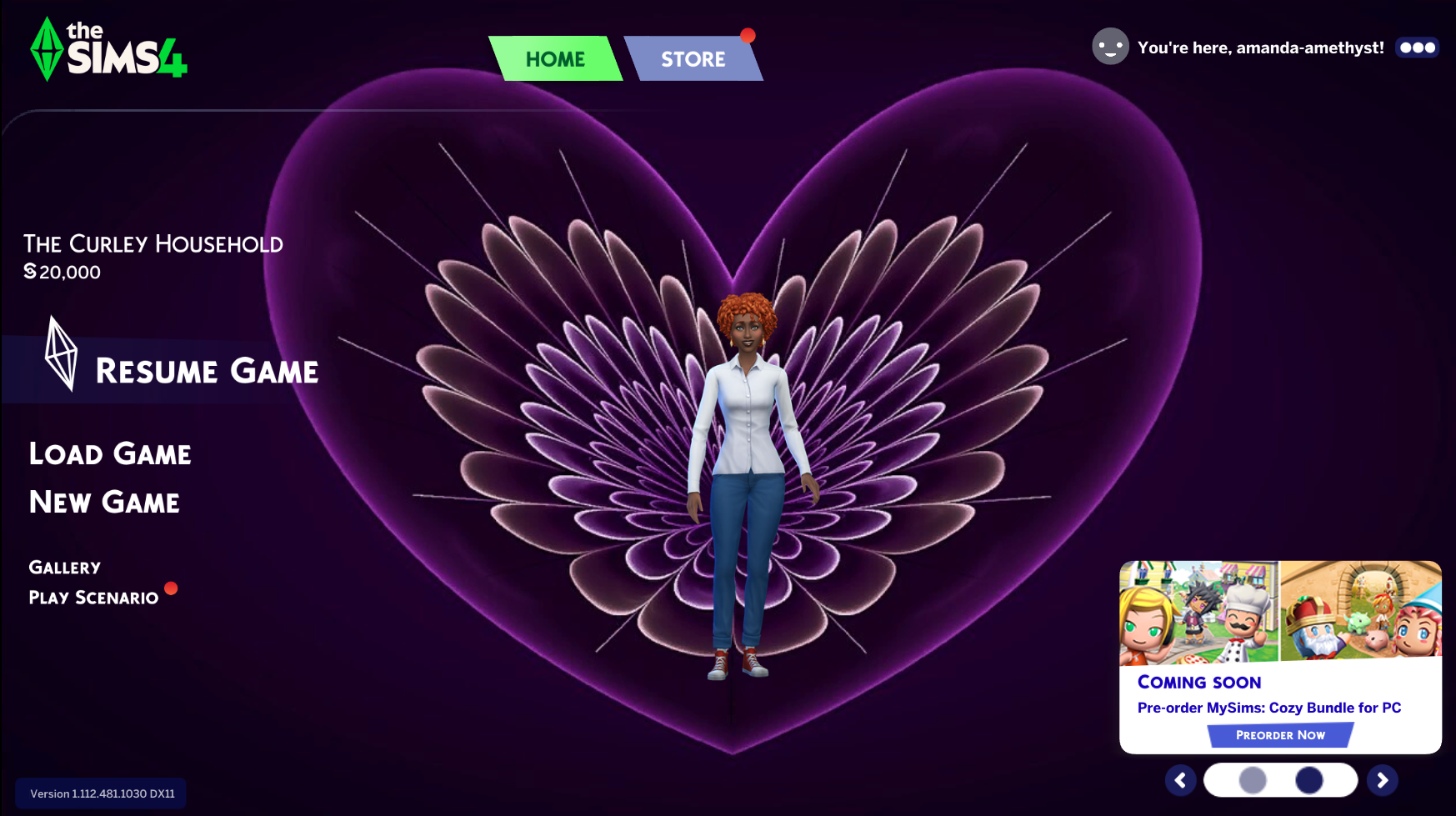Open the MySims Cozy Bundle promo image
The width and height of the screenshot is (1456, 816).
pos(1280,613)
